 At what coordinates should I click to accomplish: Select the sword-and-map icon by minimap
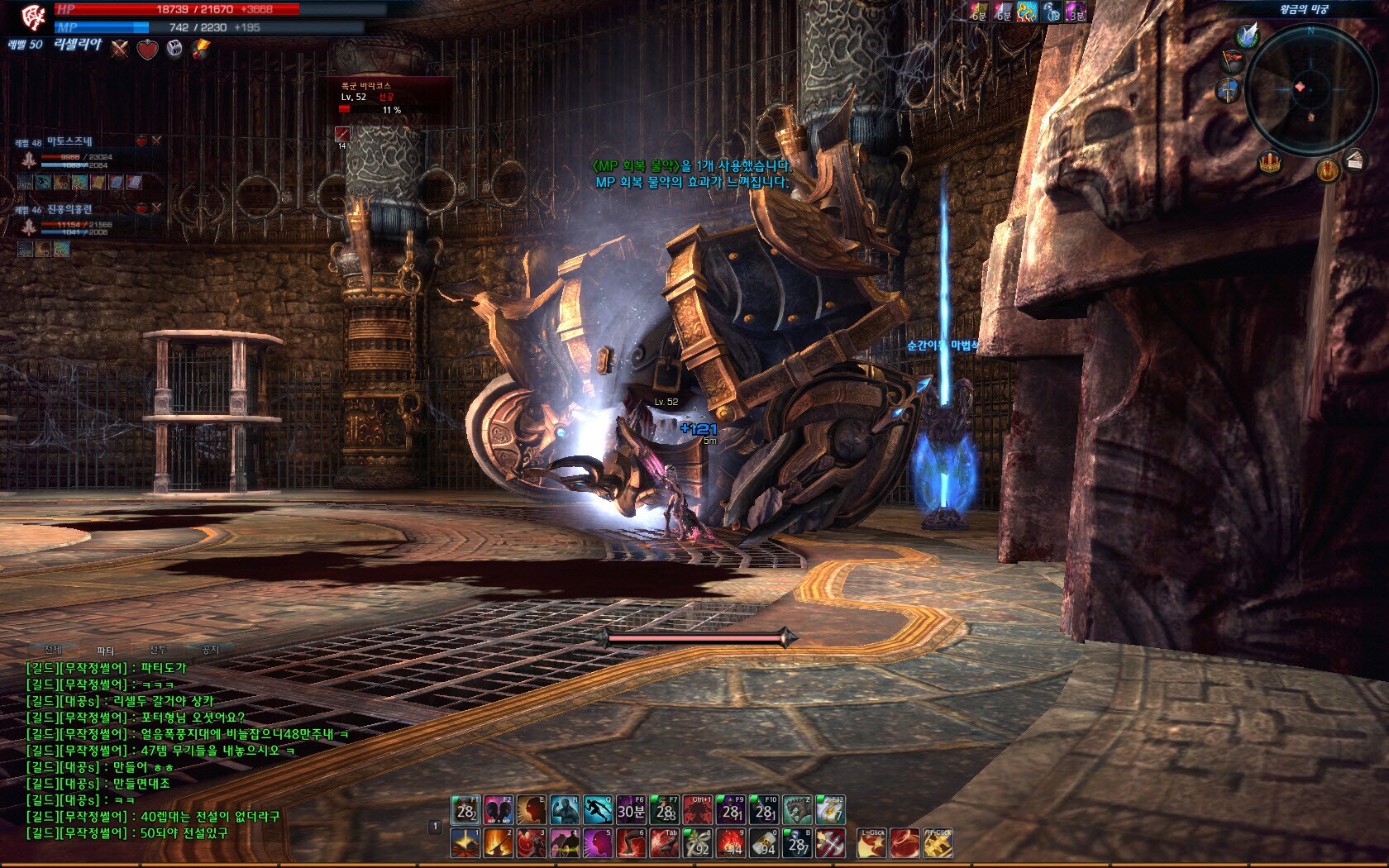tap(1228, 89)
